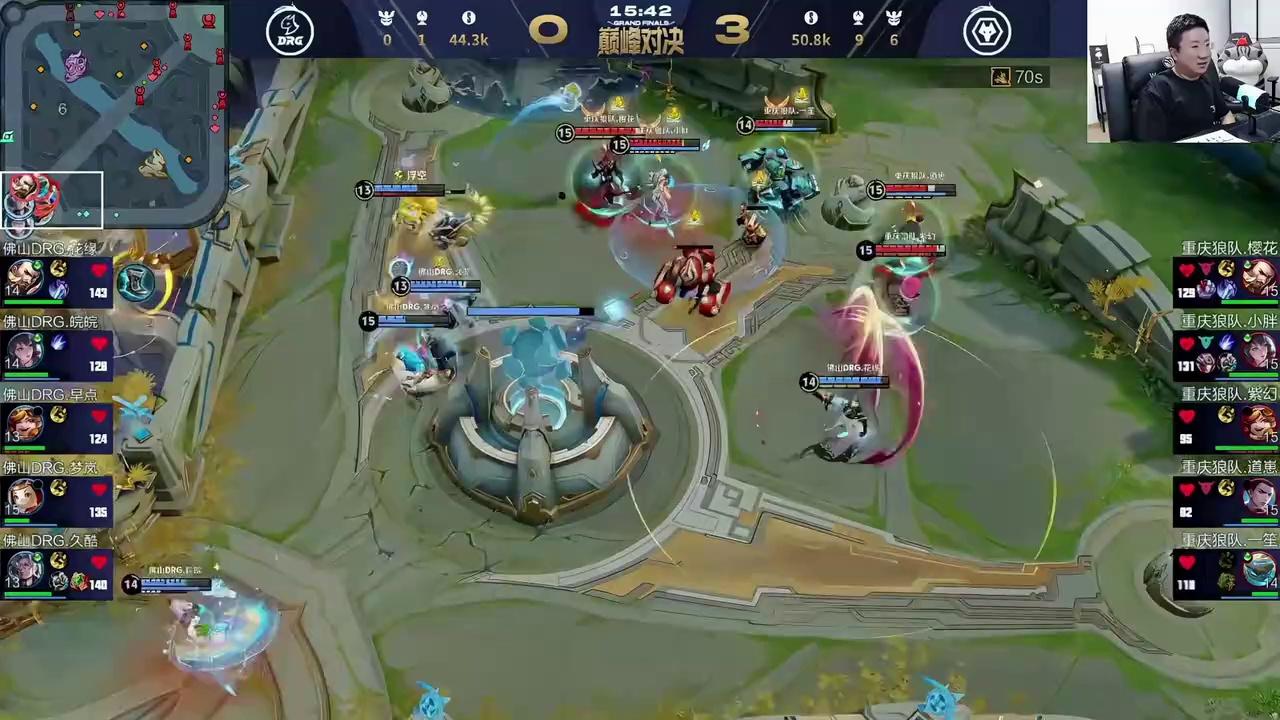Screen dimensions: 1280x720
Task: View 重庆狼队.紫幻's hero portrait
Action: [x=1258, y=424]
